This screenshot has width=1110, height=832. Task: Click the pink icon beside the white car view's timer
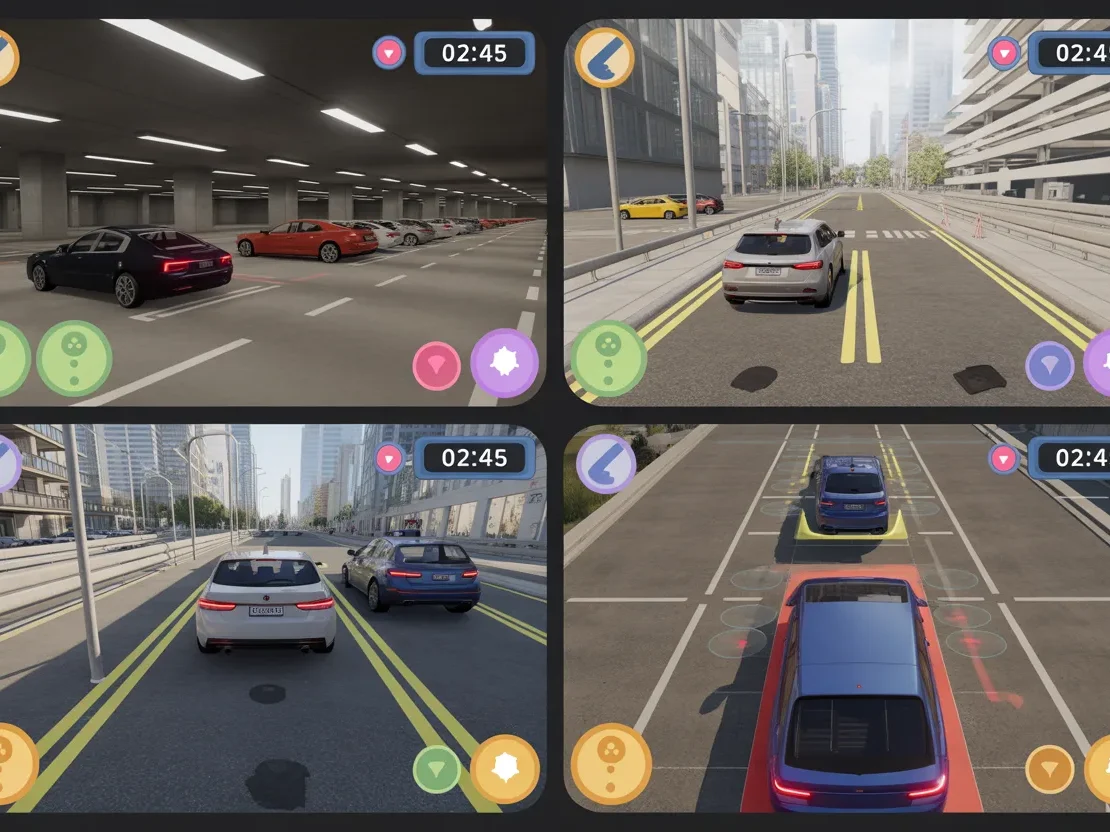pos(389,459)
